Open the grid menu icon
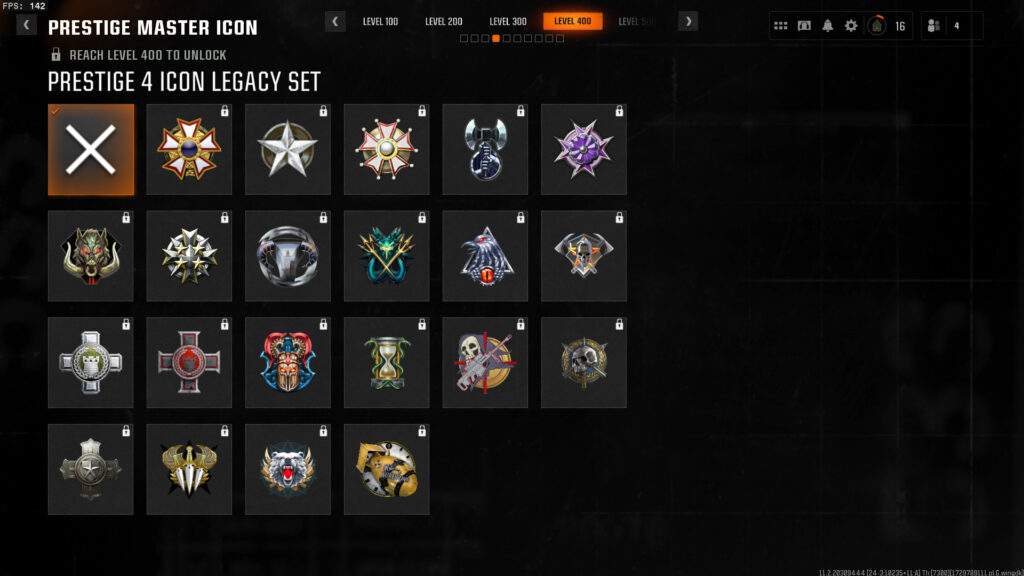The image size is (1024, 576). [x=781, y=26]
